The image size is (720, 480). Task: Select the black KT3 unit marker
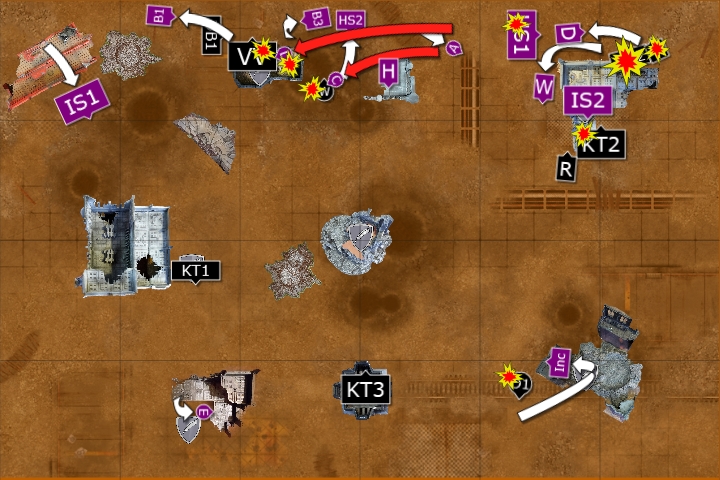click(365, 389)
